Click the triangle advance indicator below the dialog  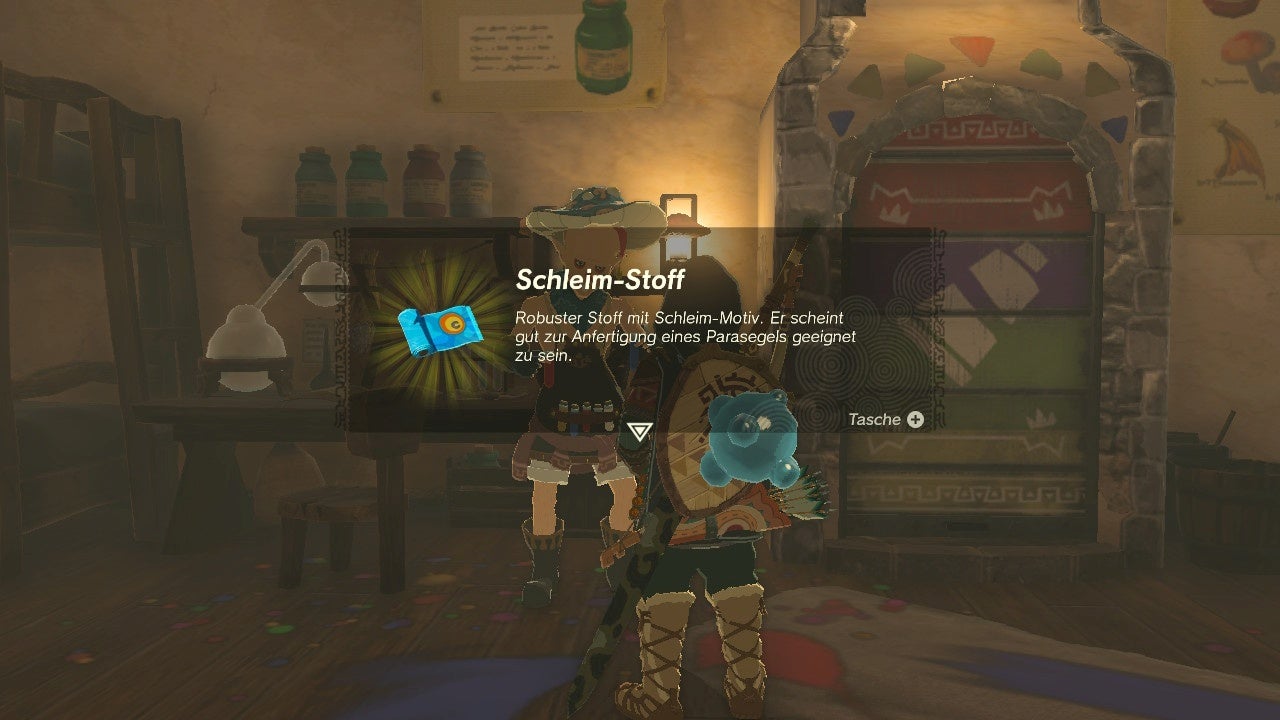[x=640, y=432]
